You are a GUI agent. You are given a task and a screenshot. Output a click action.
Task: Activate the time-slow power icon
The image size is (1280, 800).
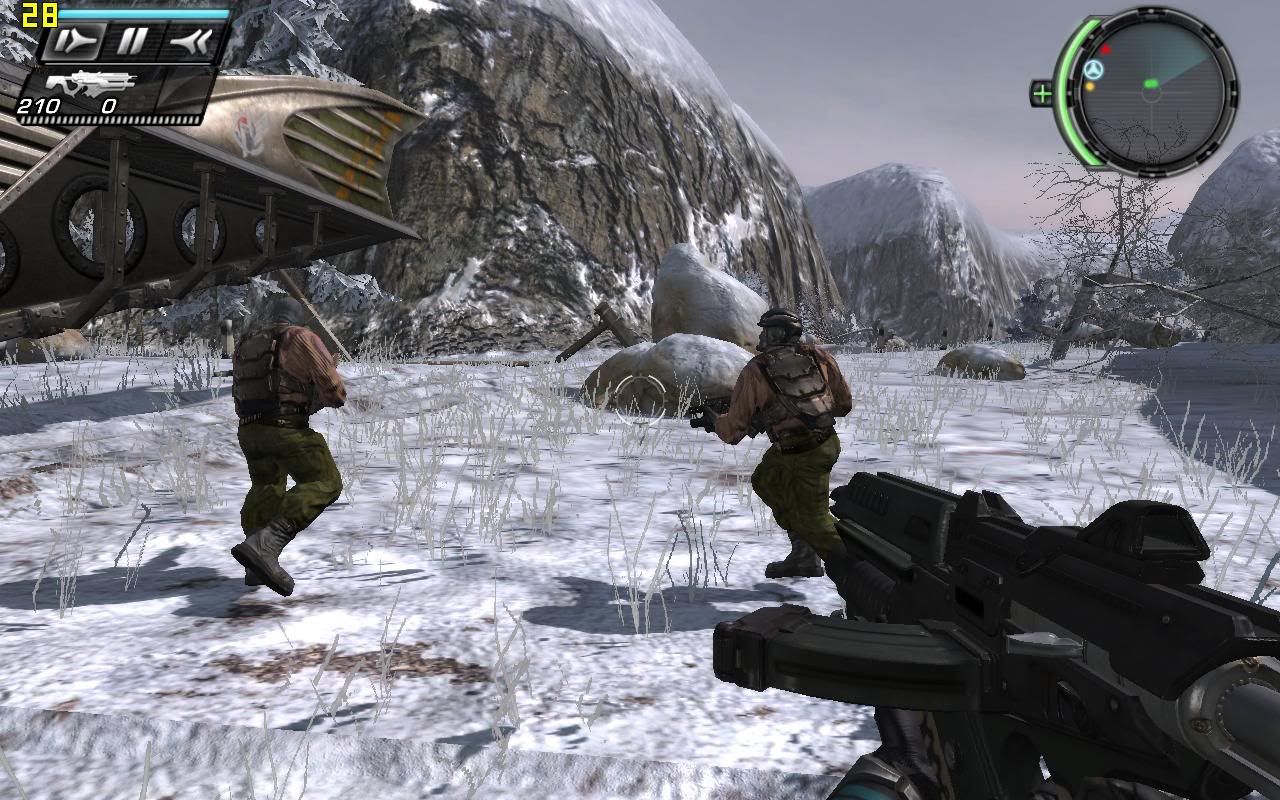[74, 41]
